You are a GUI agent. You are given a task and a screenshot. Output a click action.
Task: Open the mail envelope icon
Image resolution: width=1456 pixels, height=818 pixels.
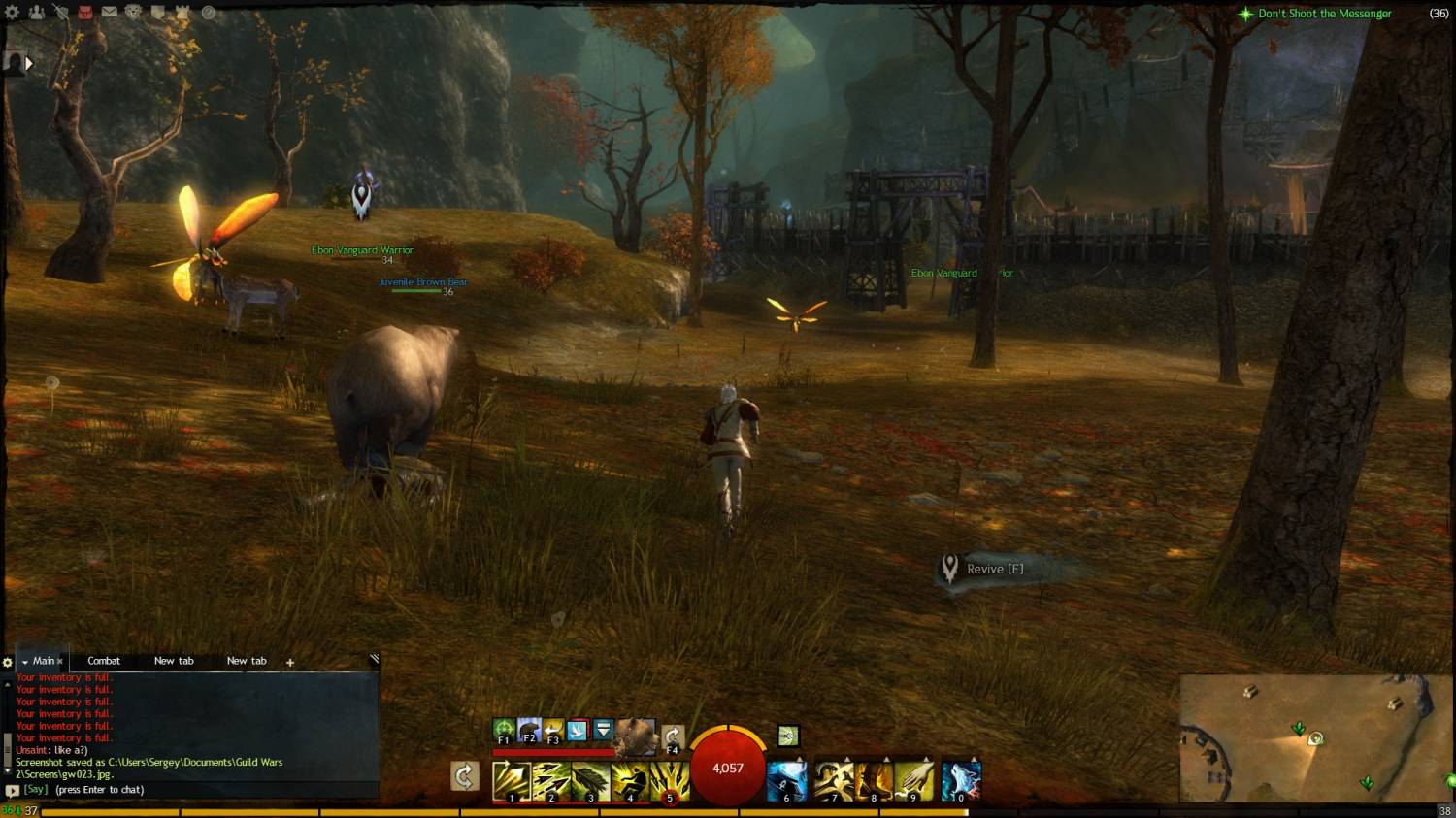pos(110,13)
